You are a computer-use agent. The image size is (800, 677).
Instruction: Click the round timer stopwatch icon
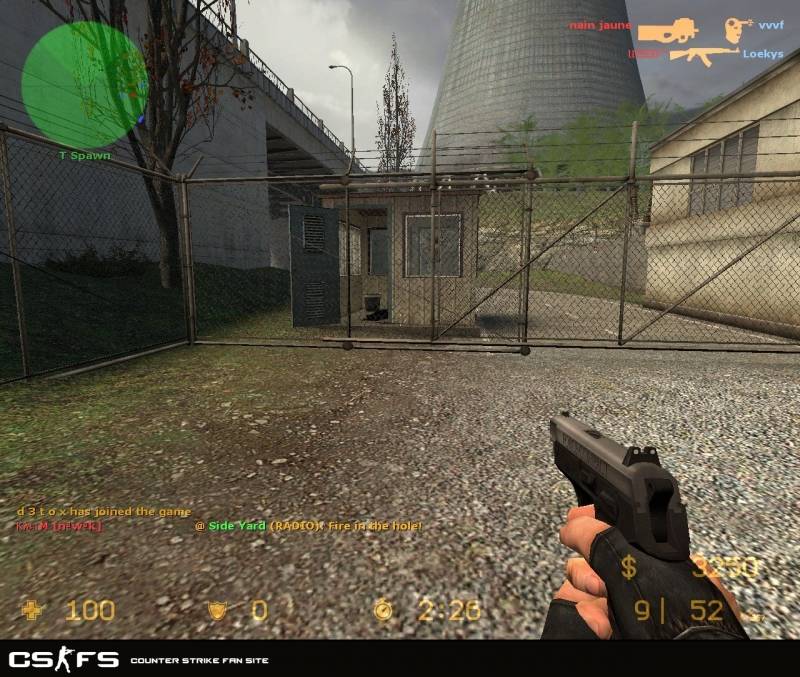pos(384,609)
